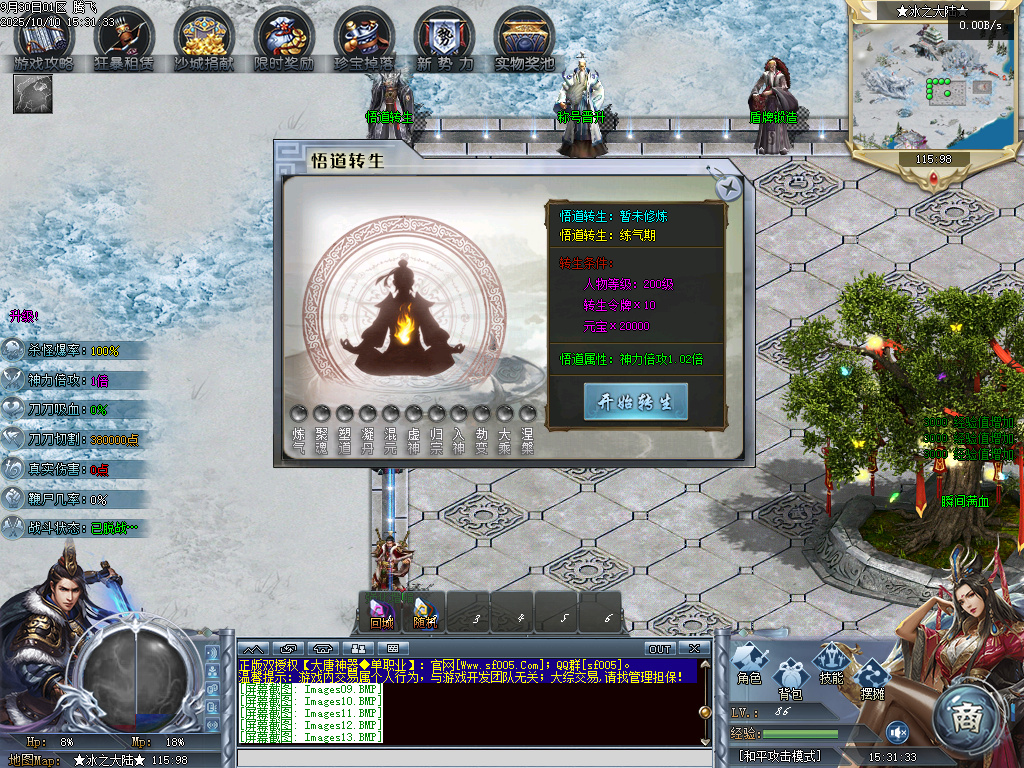Click the OUT button on chat bar
This screenshot has width=1024, height=768.
click(660, 649)
